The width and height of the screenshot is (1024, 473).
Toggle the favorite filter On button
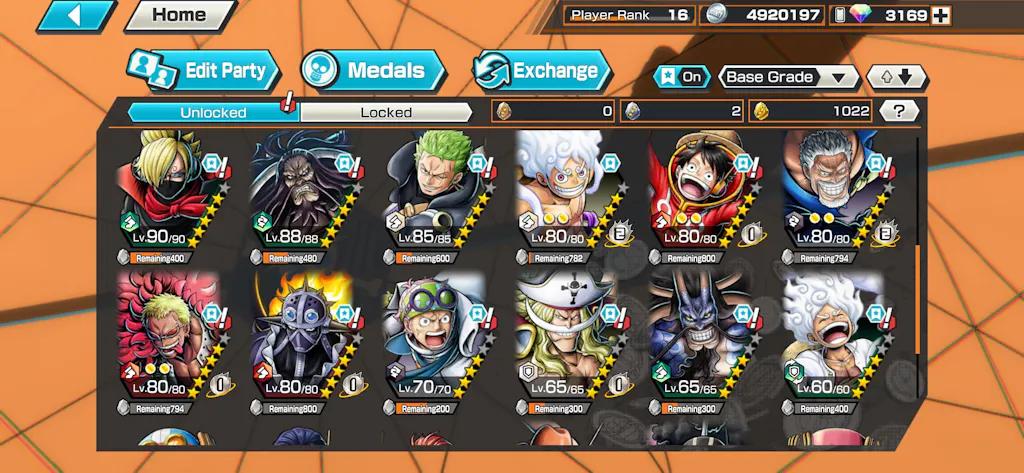pos(679,77)
